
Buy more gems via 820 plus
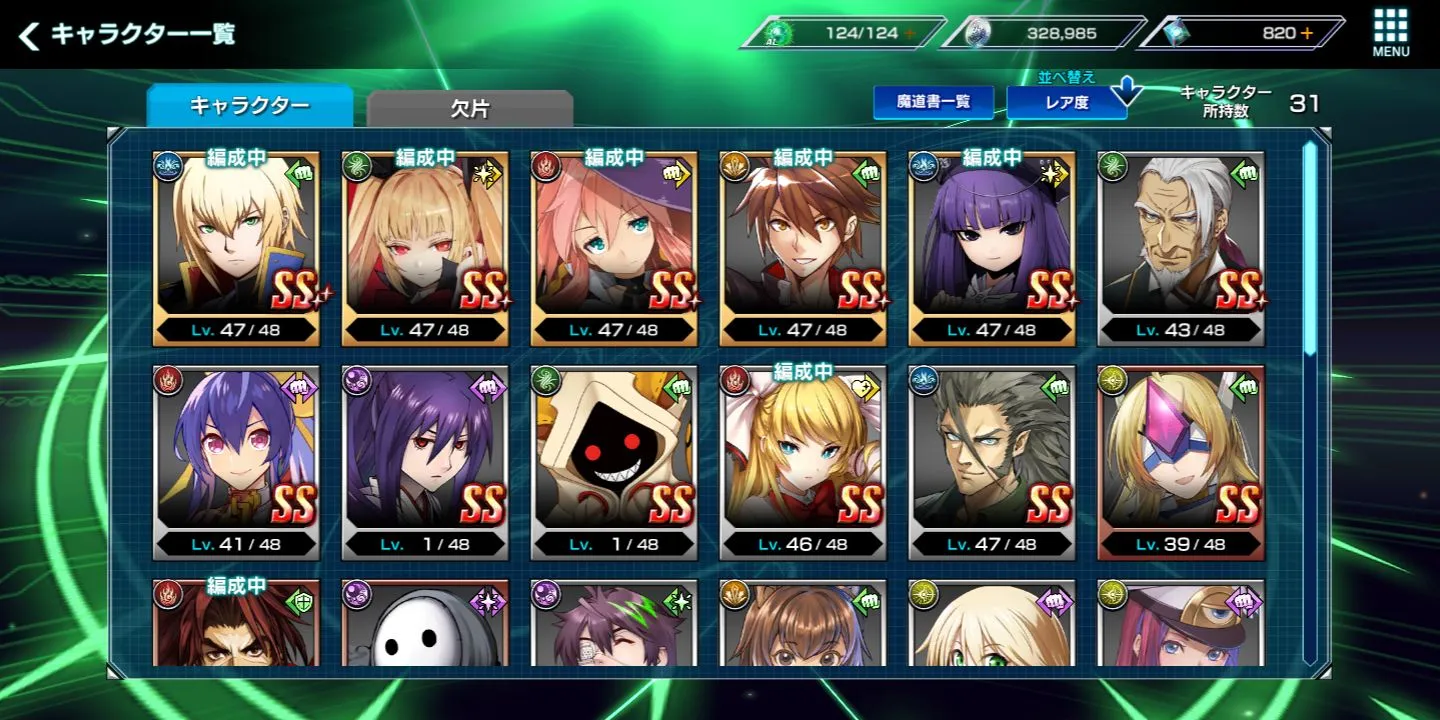(x=1307, y=33)
